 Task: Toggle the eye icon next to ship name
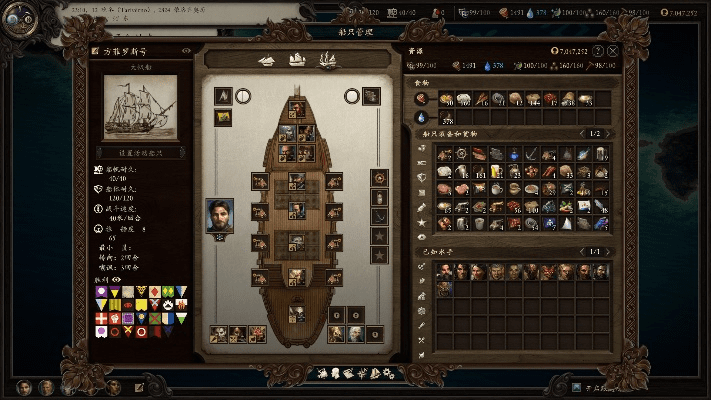pos(187,50)
